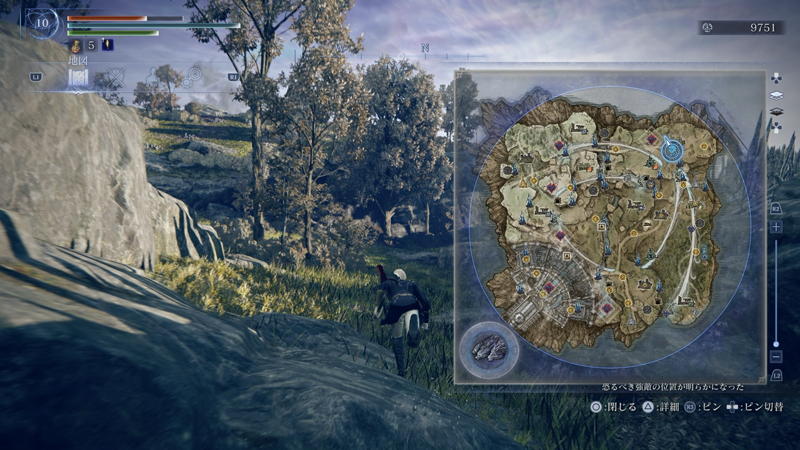Select the healing flask icon
The image size is (800, 450).
point(76,45)
